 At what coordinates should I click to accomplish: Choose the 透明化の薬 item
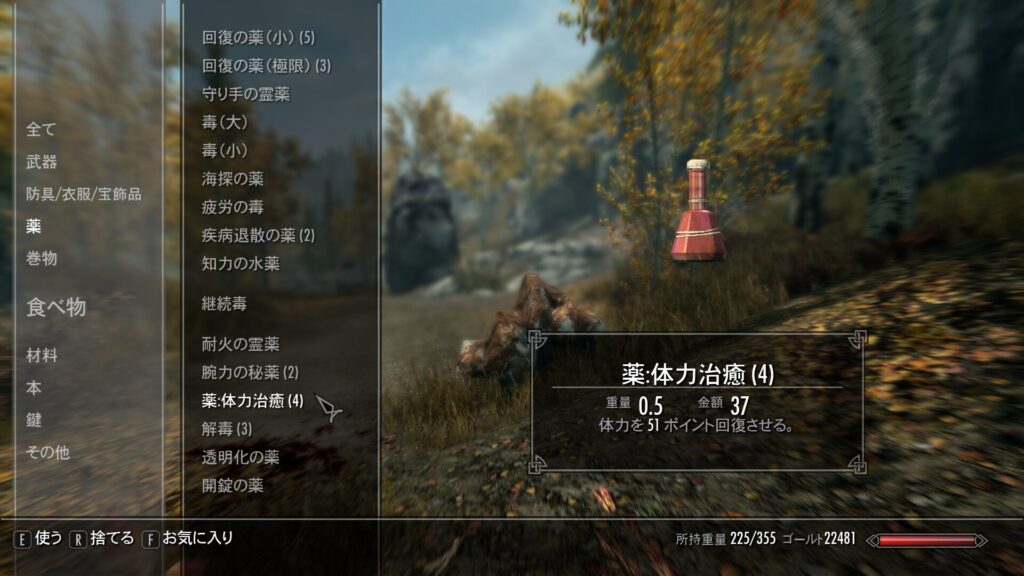240,457
